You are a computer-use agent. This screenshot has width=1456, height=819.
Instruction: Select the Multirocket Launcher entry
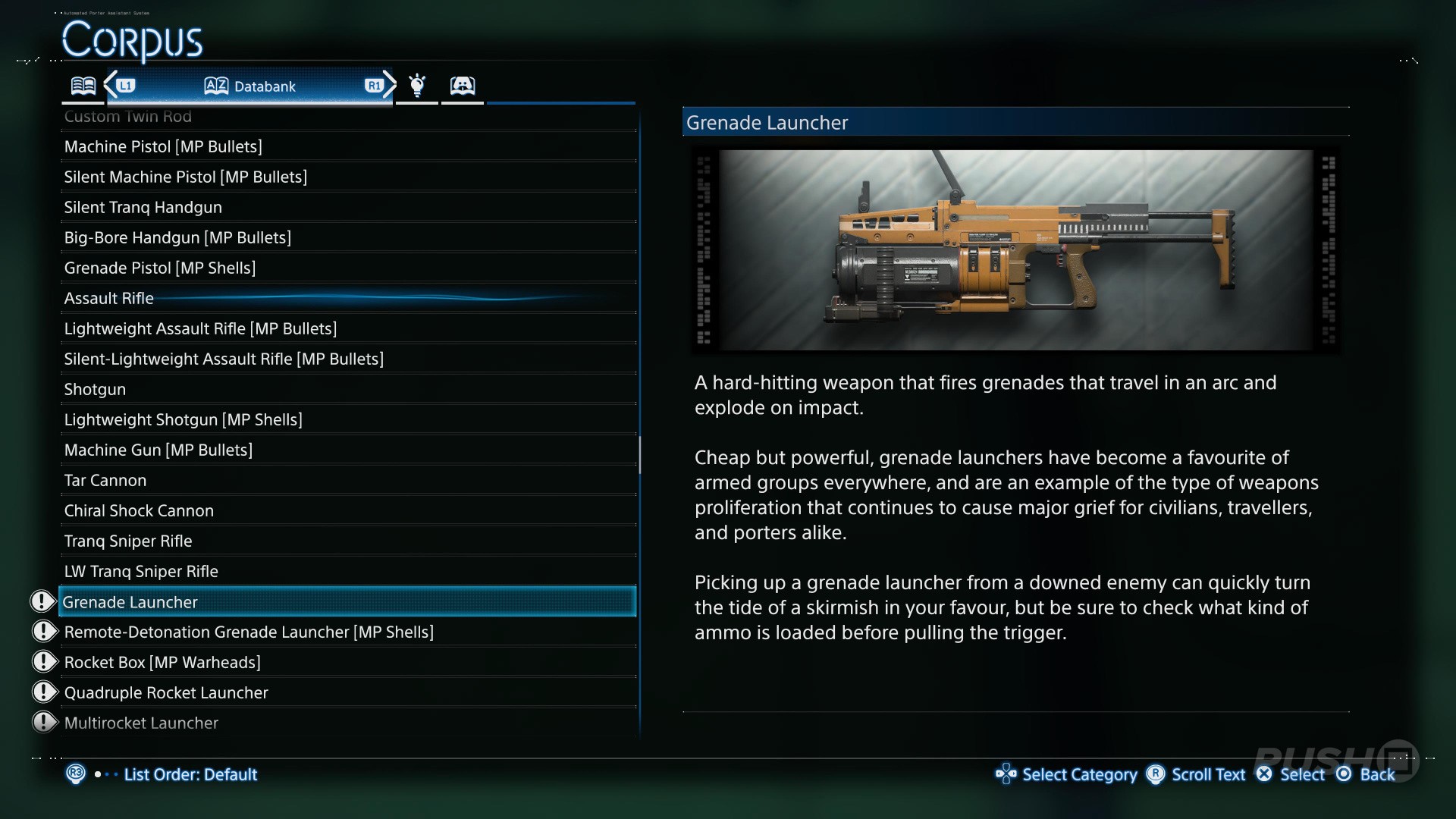click(142, 723)
